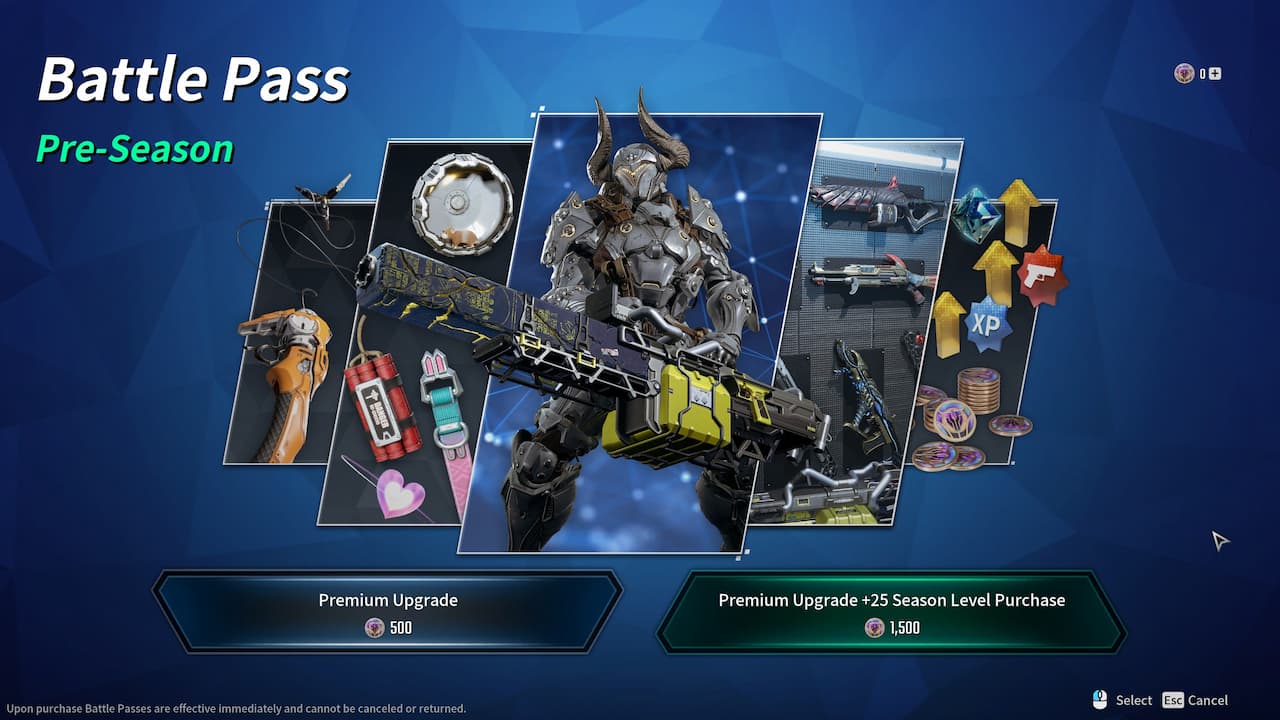Click the premium currency coin icon top-right
The width and height of the screenshot is (1280, 720).
[1184, 73]
